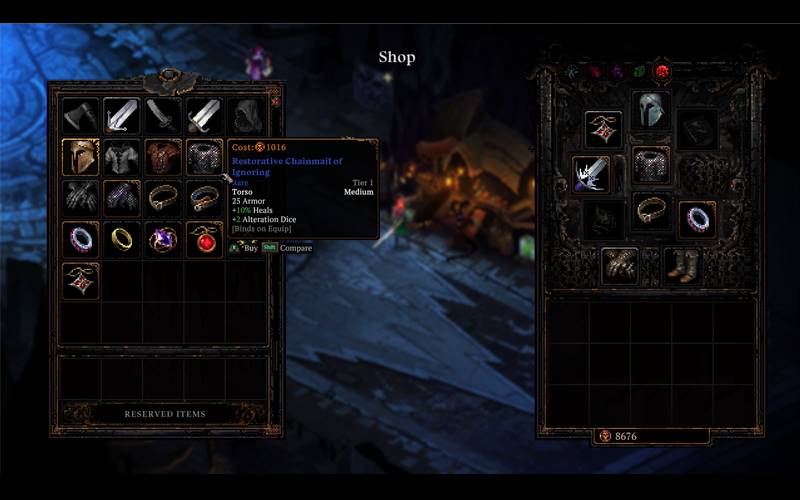Switch to the highlighted red gem tab

pyautogui.click(x=661, y=72)
